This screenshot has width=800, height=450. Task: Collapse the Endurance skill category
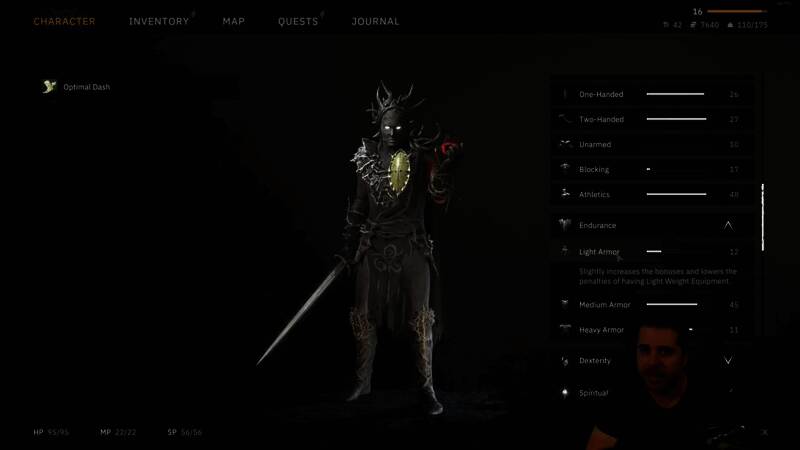tap(728, 225)
